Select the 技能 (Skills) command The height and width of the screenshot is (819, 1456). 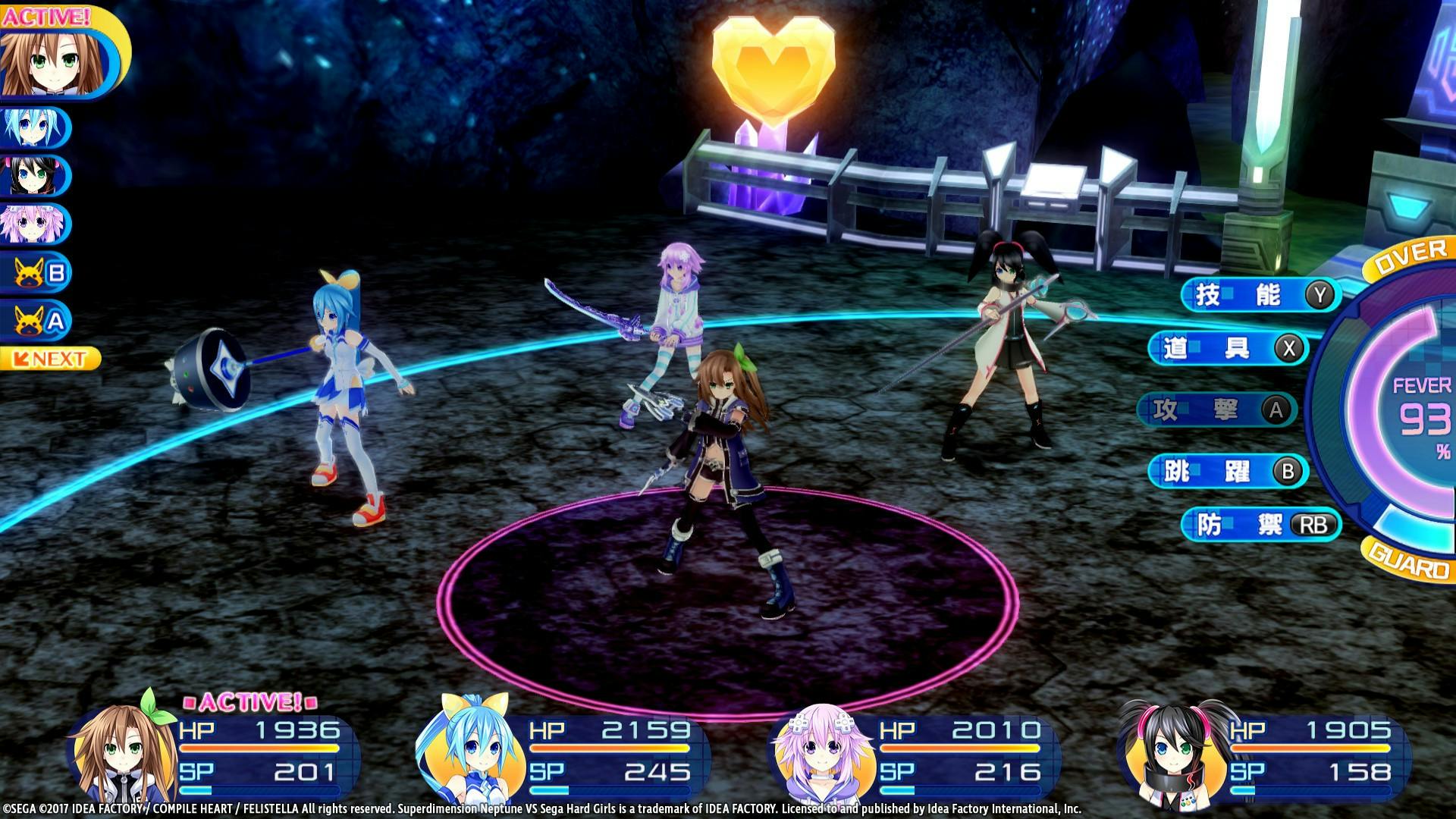[1260, 295]
